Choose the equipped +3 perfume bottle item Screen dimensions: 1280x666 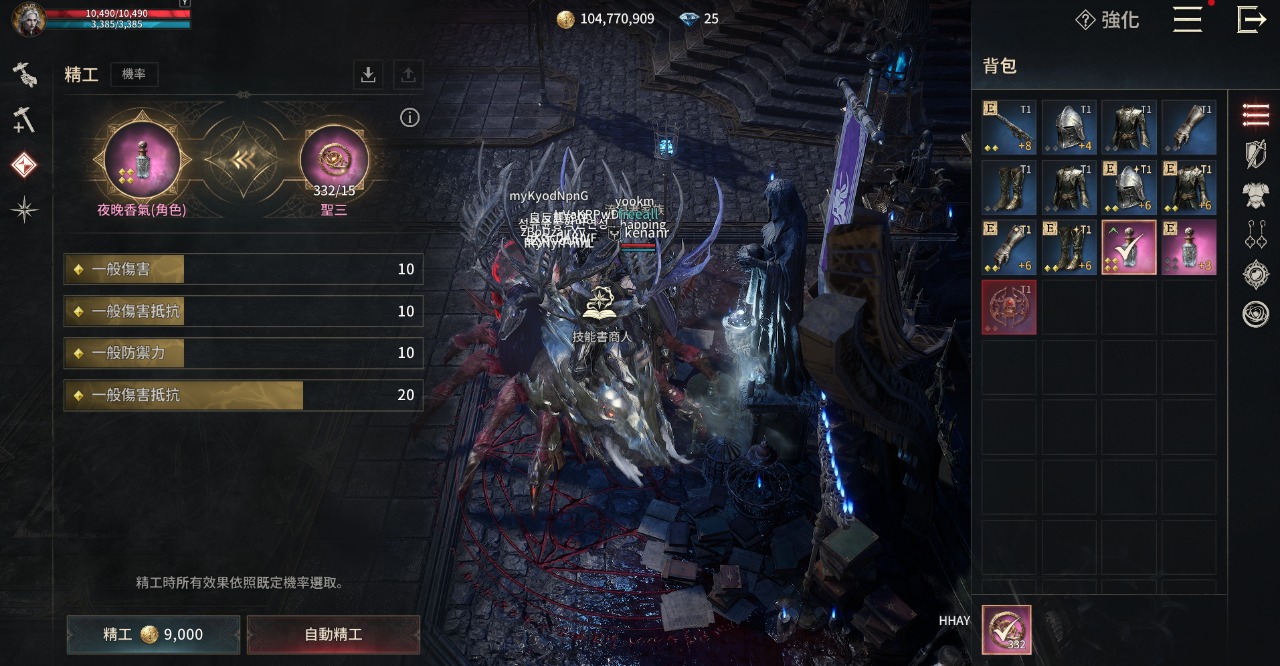tap(1188, 247)
